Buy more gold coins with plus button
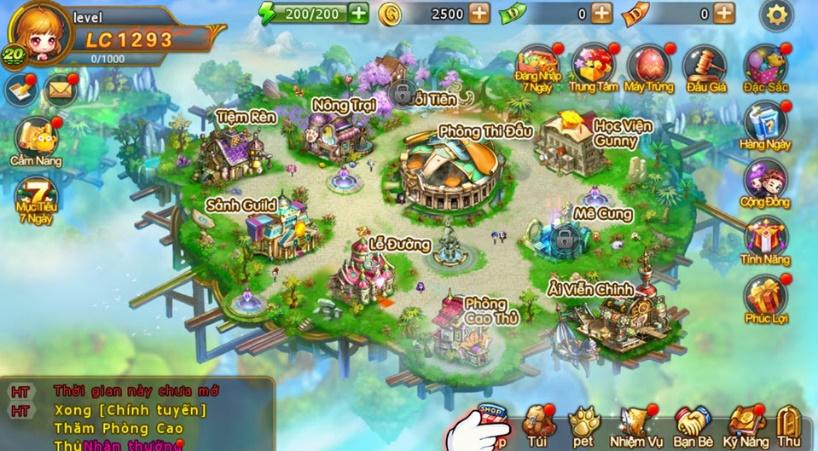 pyautogui.click(x=480, y=13)
